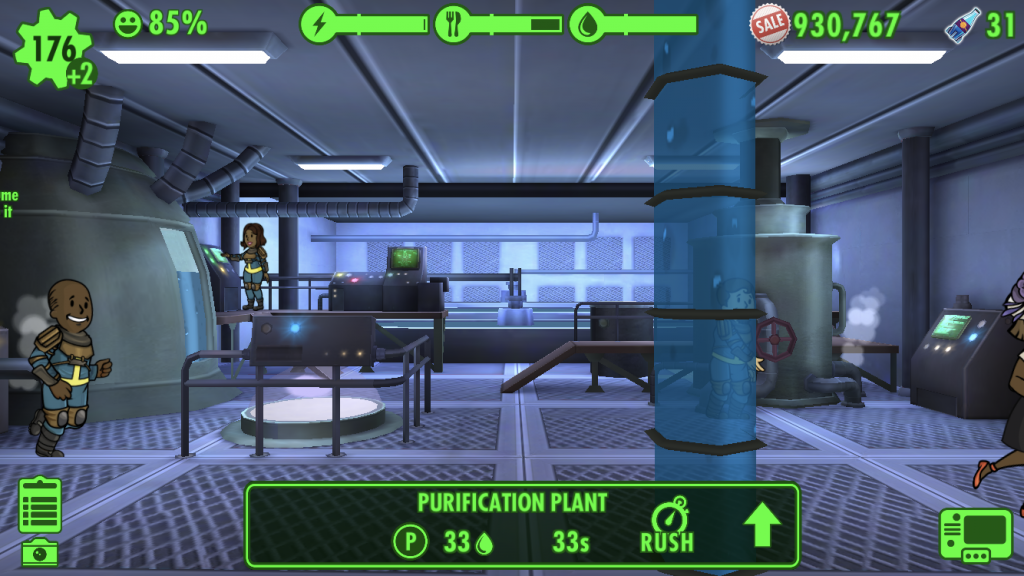Tap the Nuka-Cola Quantum bottle icon
The image size is (1024, 576).
click(962, 24)
